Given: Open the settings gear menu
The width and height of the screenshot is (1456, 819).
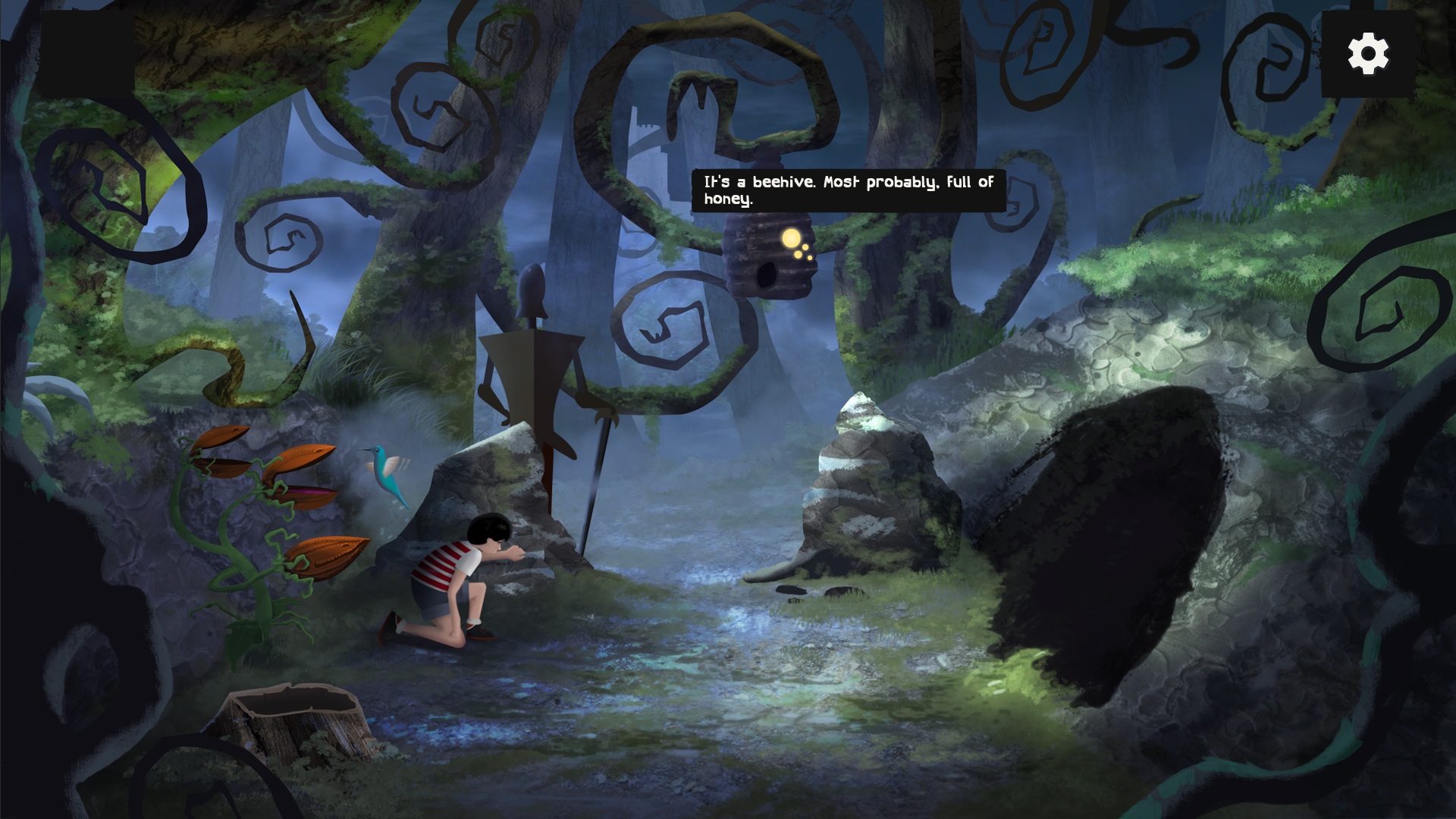Looking at the screenshot, I should [1368, 54].
